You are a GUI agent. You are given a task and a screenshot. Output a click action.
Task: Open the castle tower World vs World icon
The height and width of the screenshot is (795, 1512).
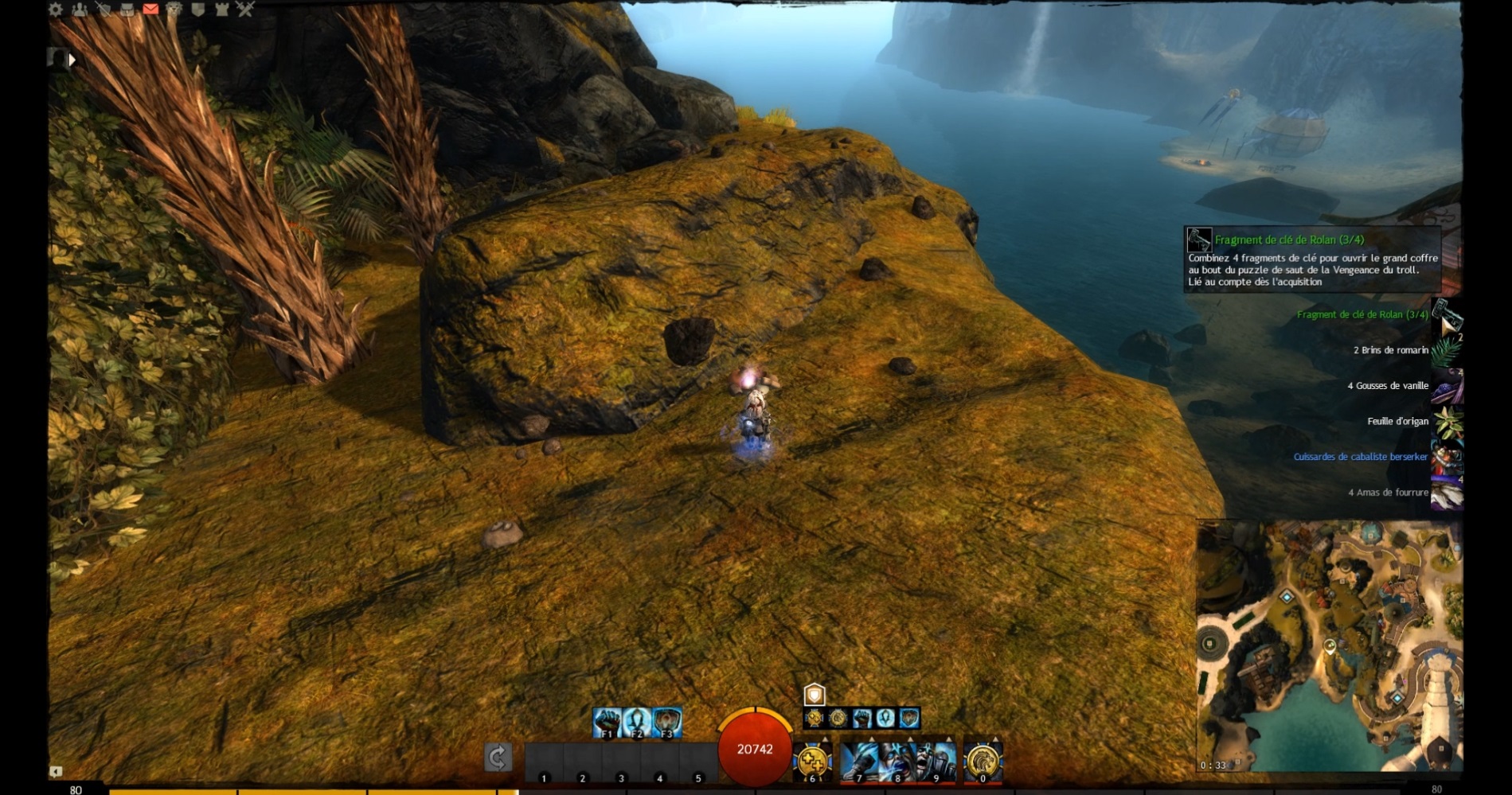[x=222, y=10]
